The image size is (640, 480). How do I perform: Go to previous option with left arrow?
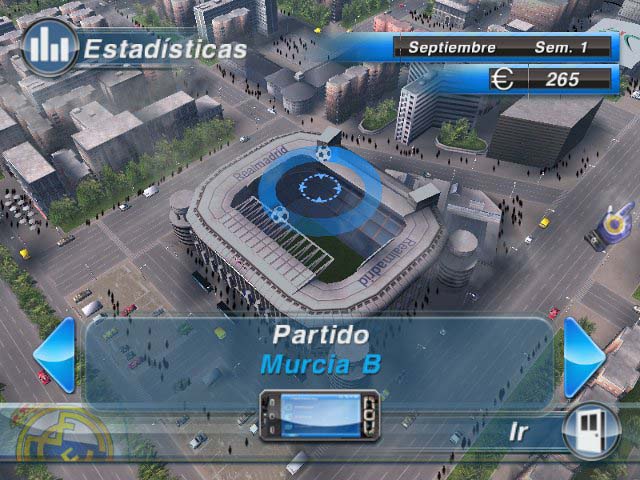(55, 354)
